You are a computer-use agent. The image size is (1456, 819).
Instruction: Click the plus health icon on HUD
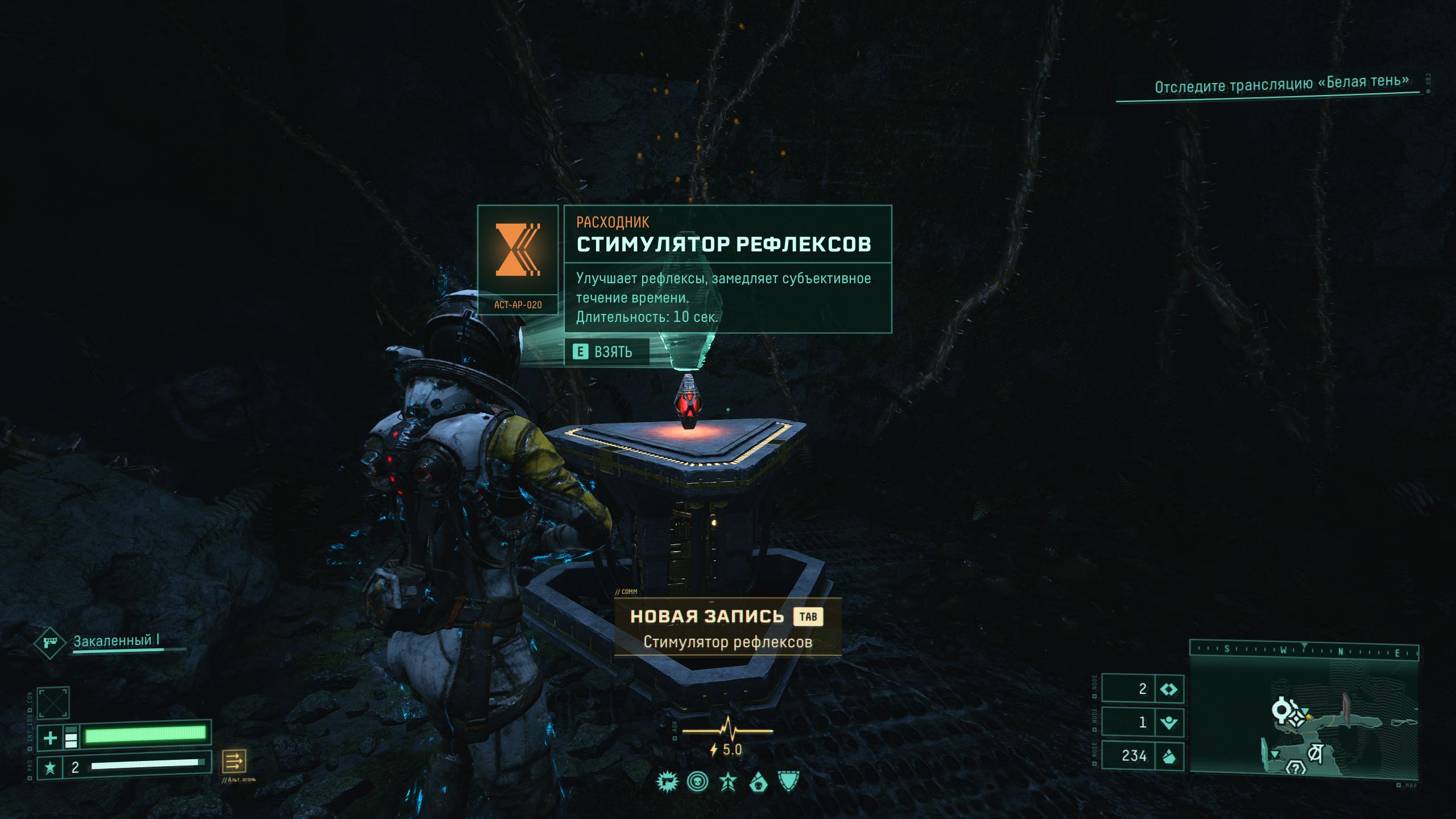click(50, 738)
